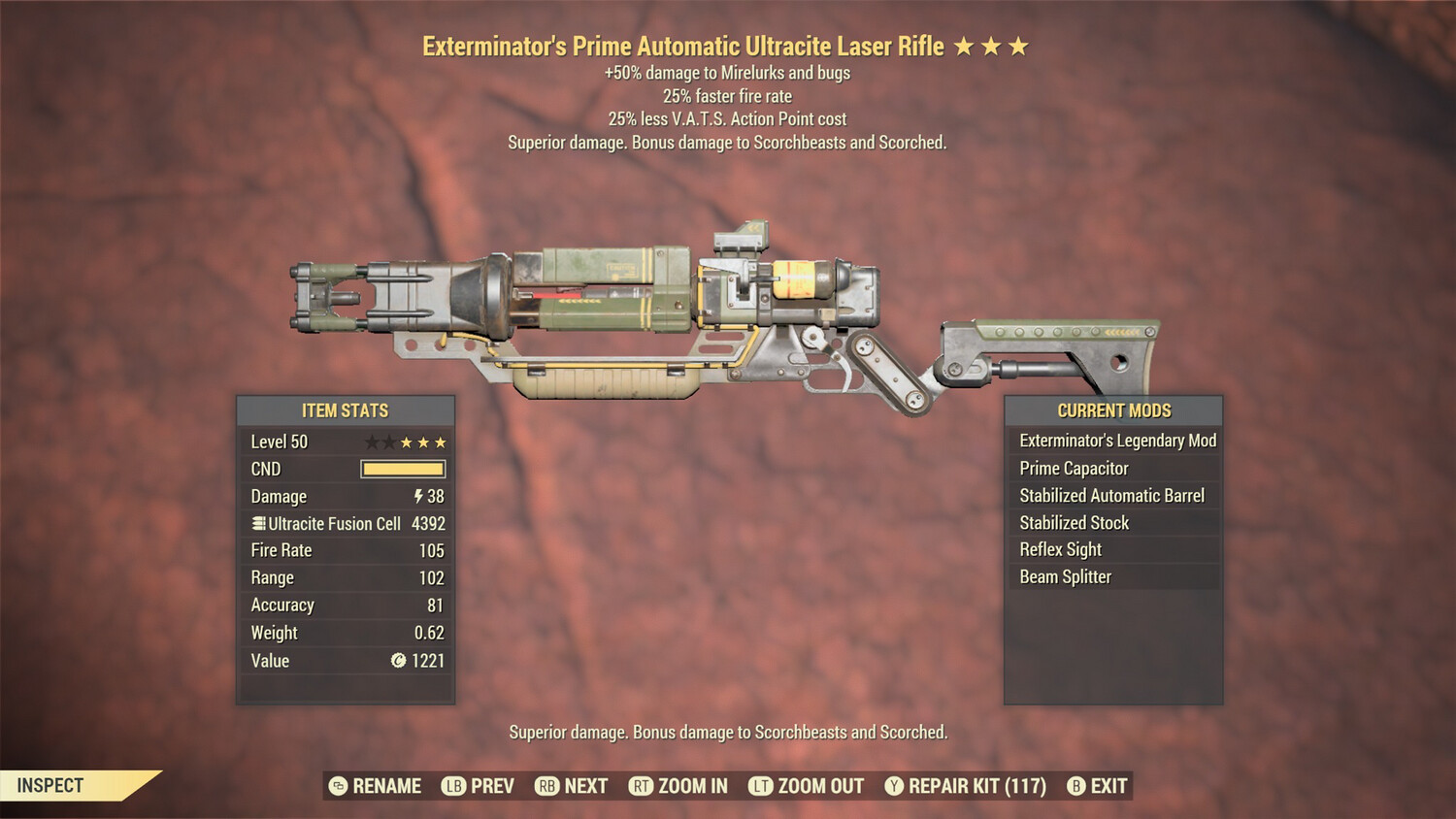The height and width of the screenshot is (819, 1456).
Task: Click the Y button icon for REPAIR KIT
Action: [895, 786]
